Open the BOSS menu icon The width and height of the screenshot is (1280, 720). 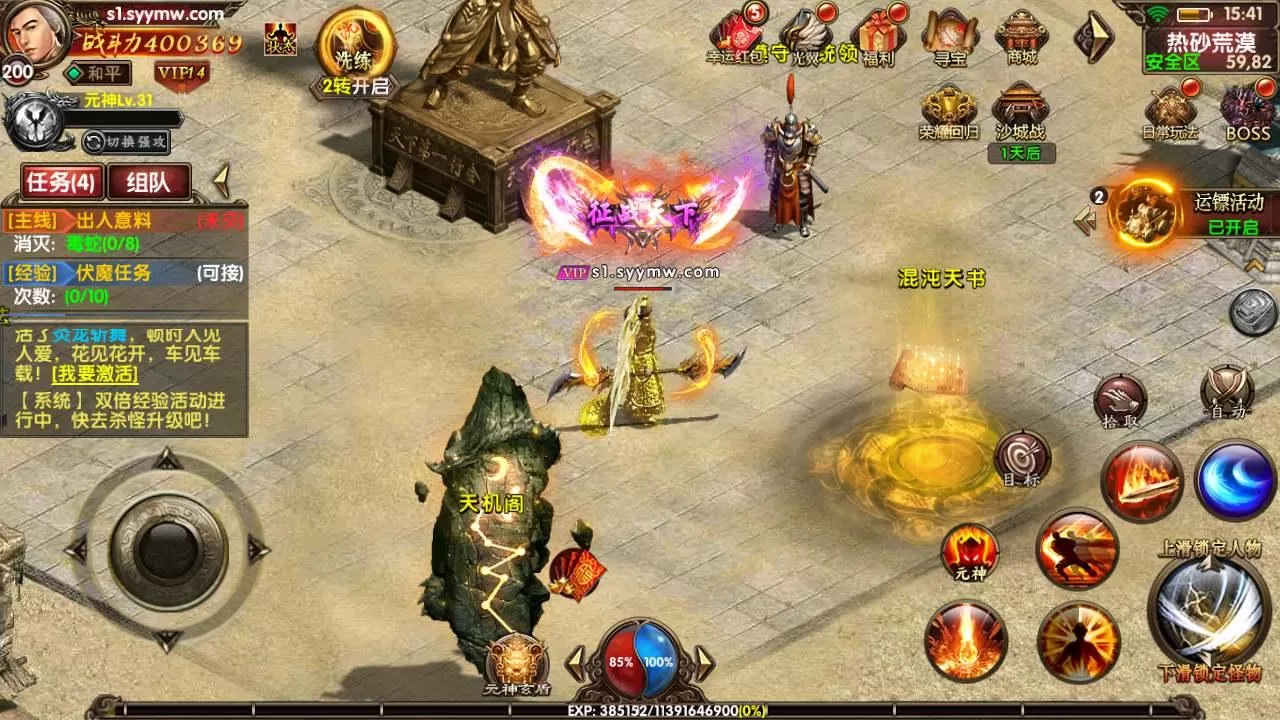1247,112
